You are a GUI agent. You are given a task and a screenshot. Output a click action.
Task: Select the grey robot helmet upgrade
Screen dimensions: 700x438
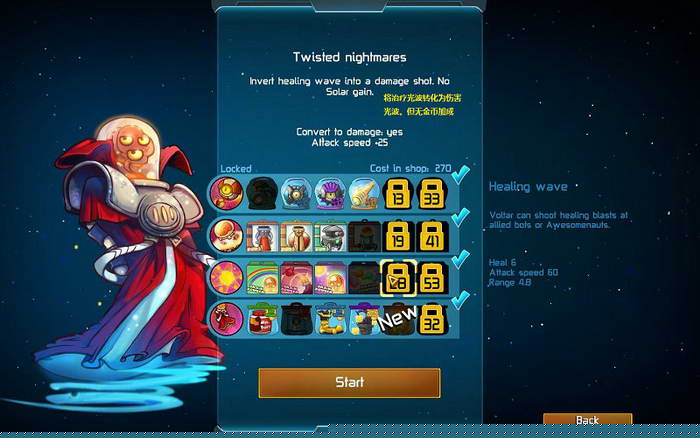click(x=330, y=235)
